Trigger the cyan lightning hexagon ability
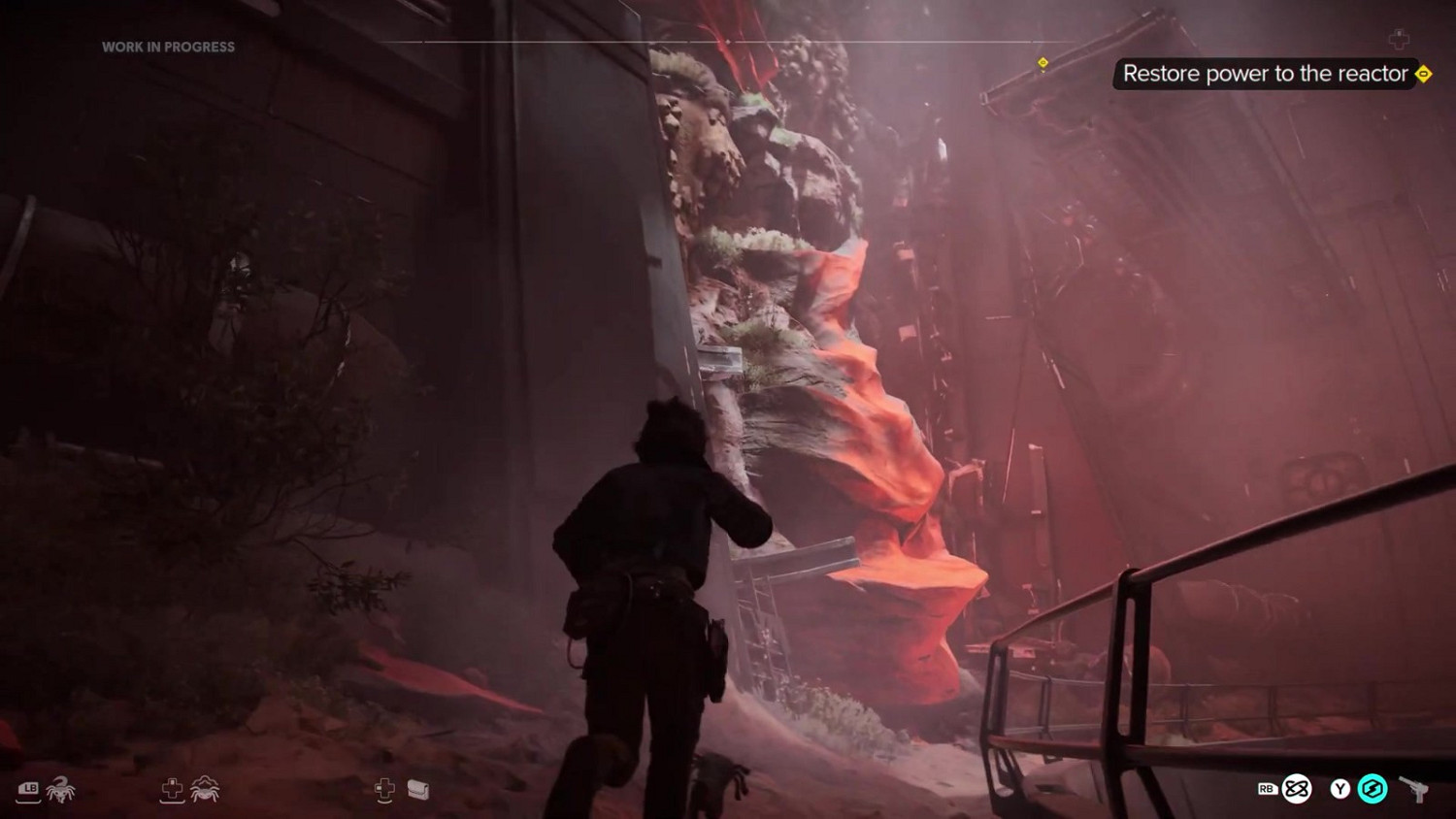Screen dimensions: 1456x819 pos(1373,789)
